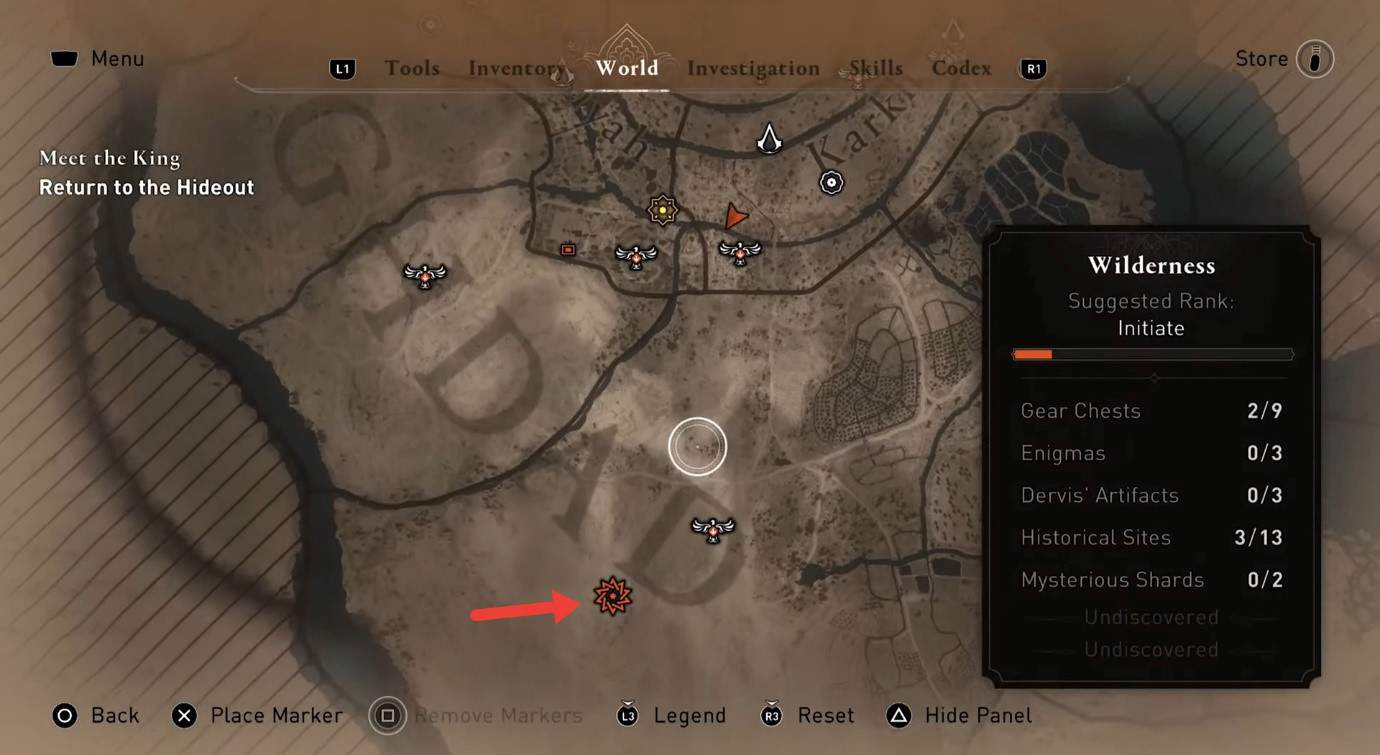The width and height of the screenshot is (1380, 755).
Task: Open the Store
Action: (1283, 59)
